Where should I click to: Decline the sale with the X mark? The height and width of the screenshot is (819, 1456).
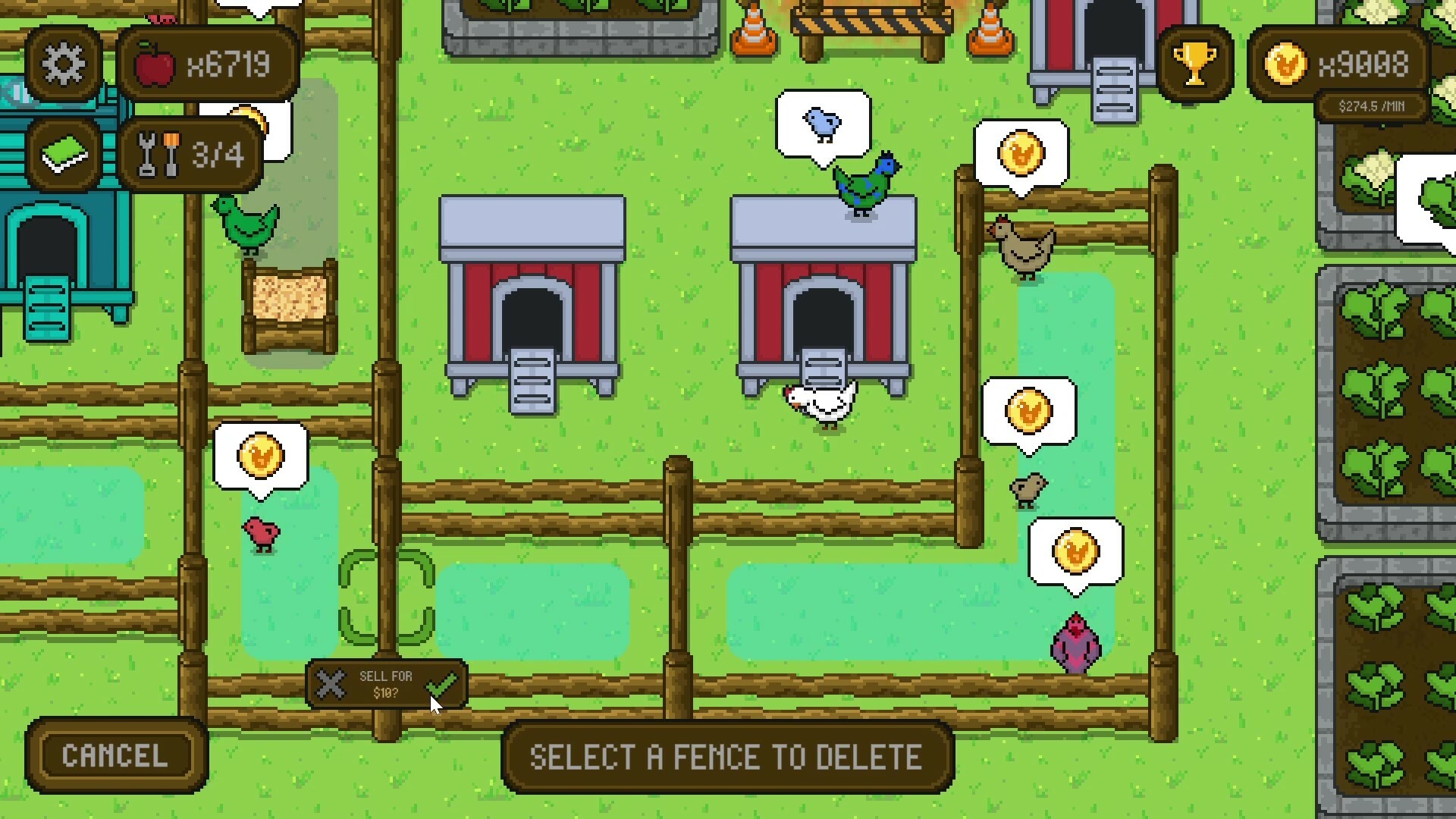331,684
